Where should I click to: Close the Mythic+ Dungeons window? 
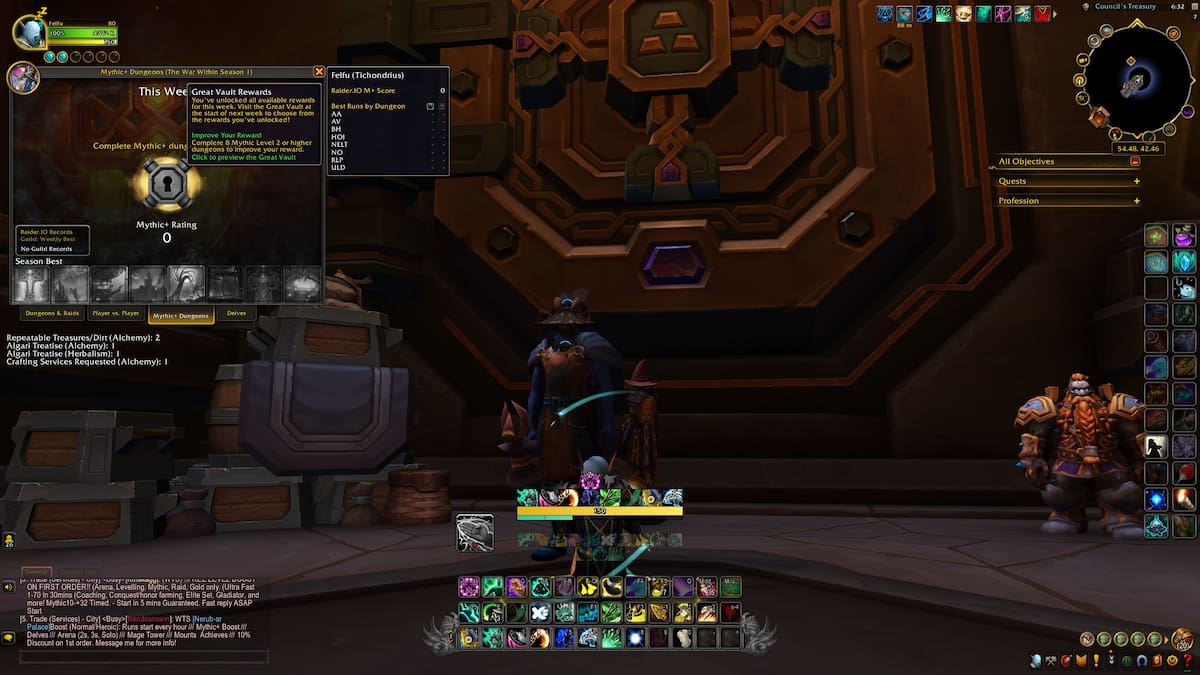click(x=319, y=72)
